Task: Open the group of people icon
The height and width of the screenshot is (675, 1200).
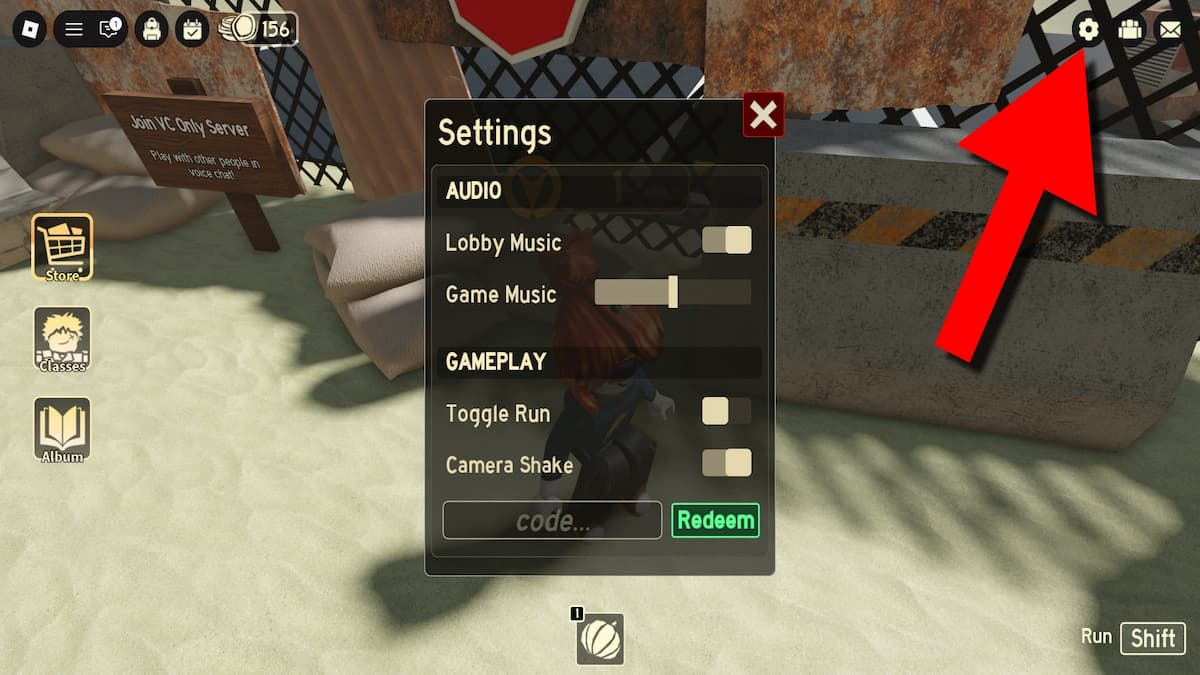Action: tap(1129, 30)
